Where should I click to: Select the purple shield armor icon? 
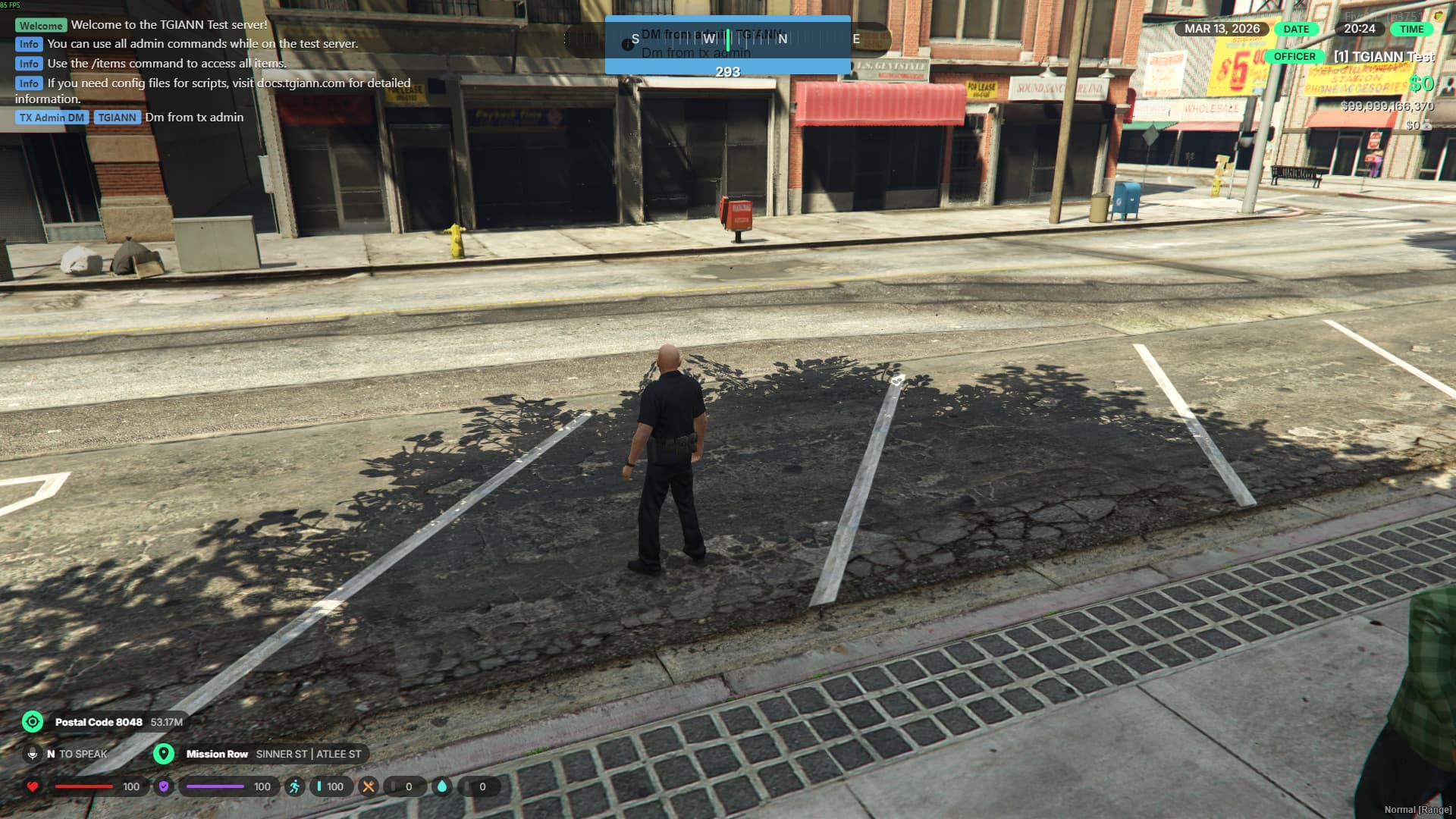pyautogui.click(x=164, y=786)
